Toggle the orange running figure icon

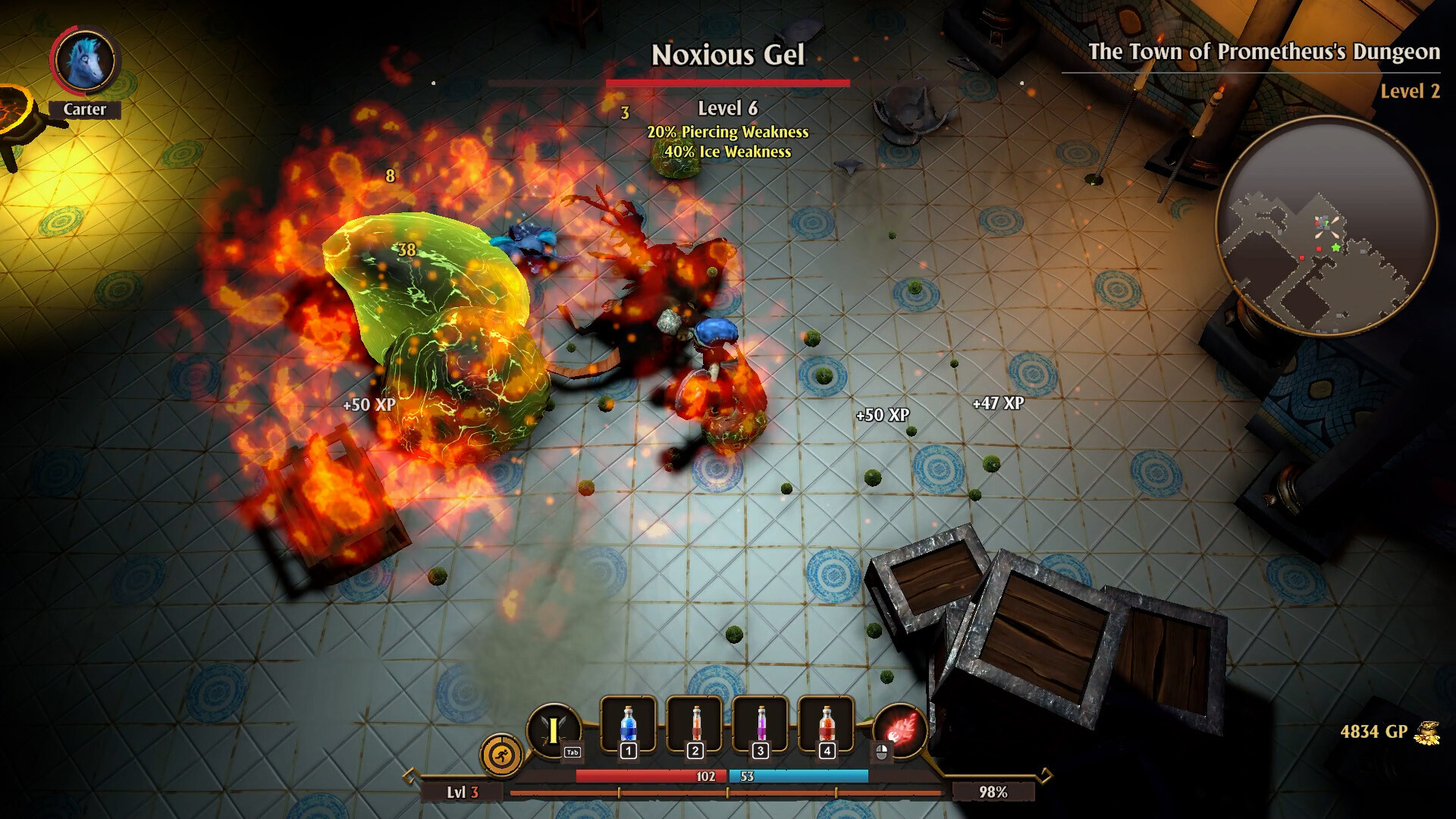pos(501,755)
